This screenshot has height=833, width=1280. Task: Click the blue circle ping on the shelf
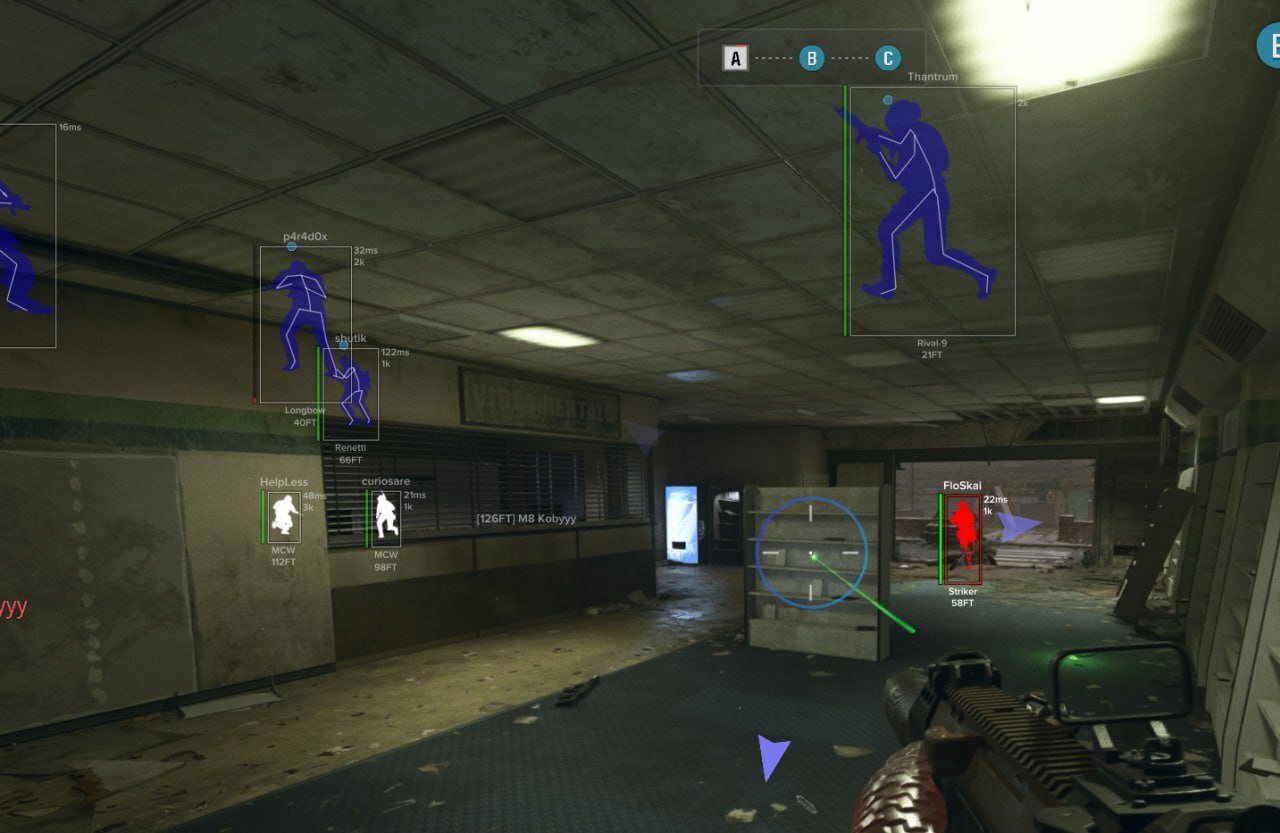click(812, 554)
